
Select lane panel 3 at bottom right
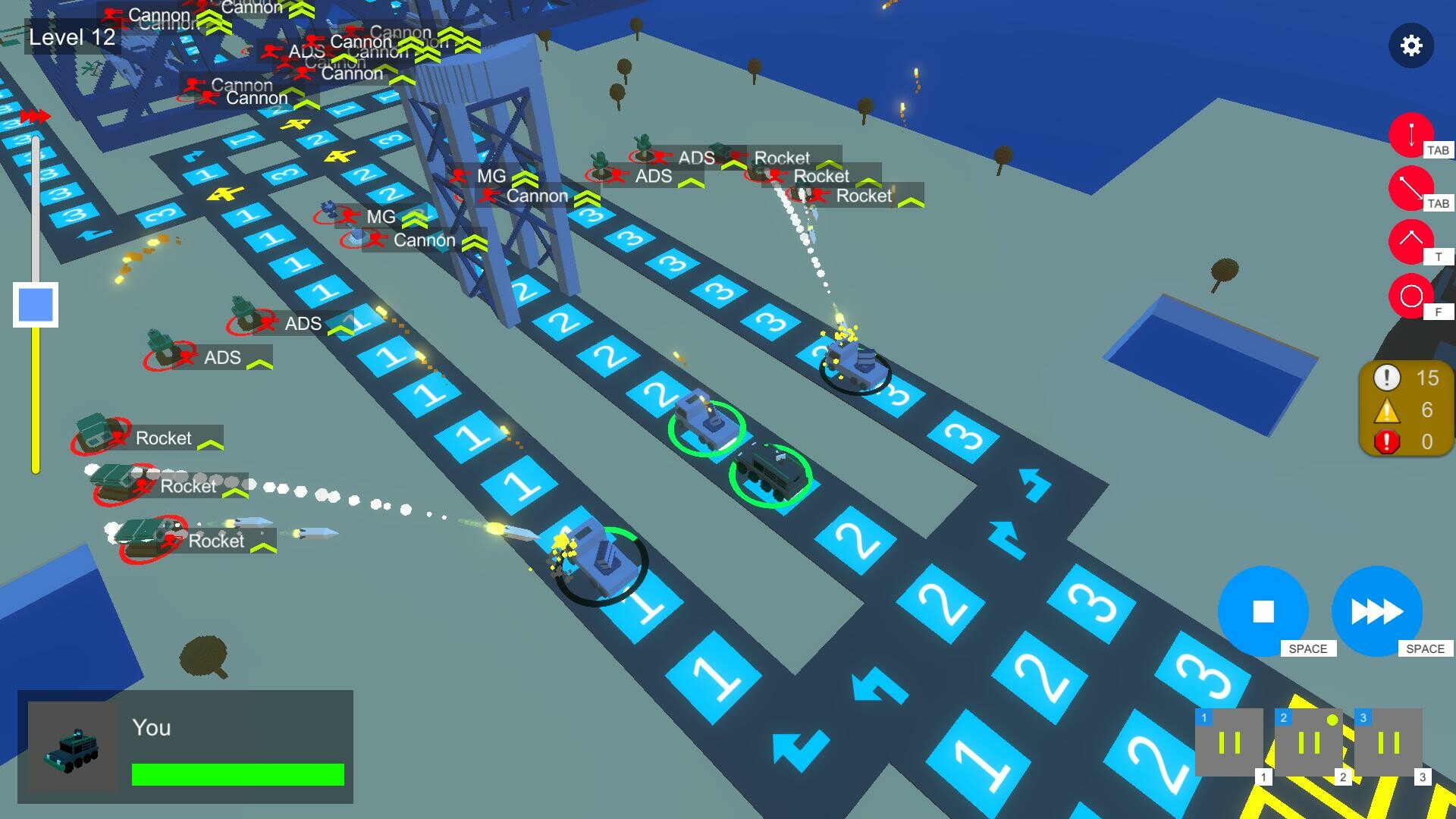(x=1389, y=743)
